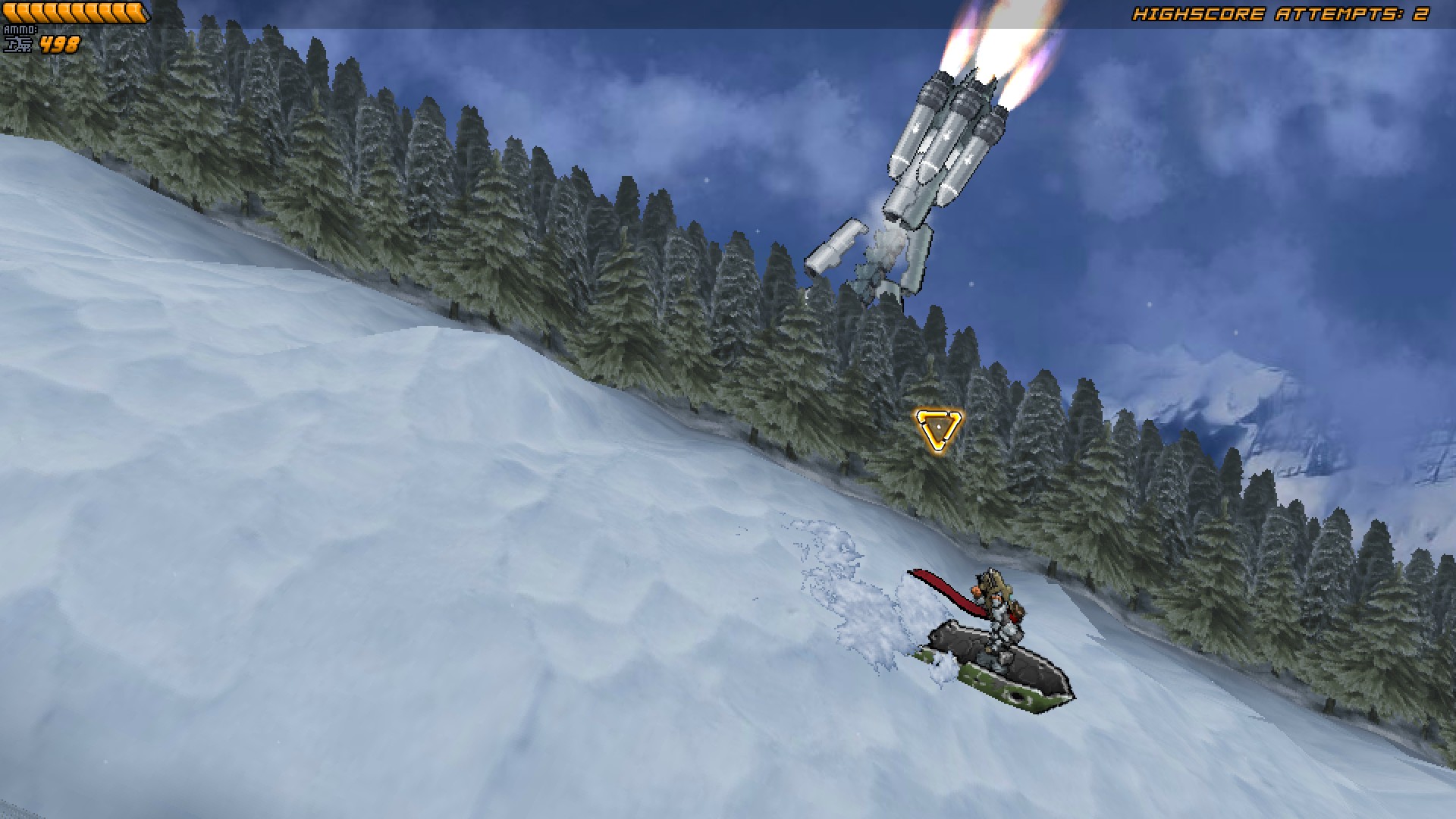Image resolution: width=1456 pixels, height=819 pixels.
Task: Click the white dot inside the triangle pickup
Action: pos(938,426)
